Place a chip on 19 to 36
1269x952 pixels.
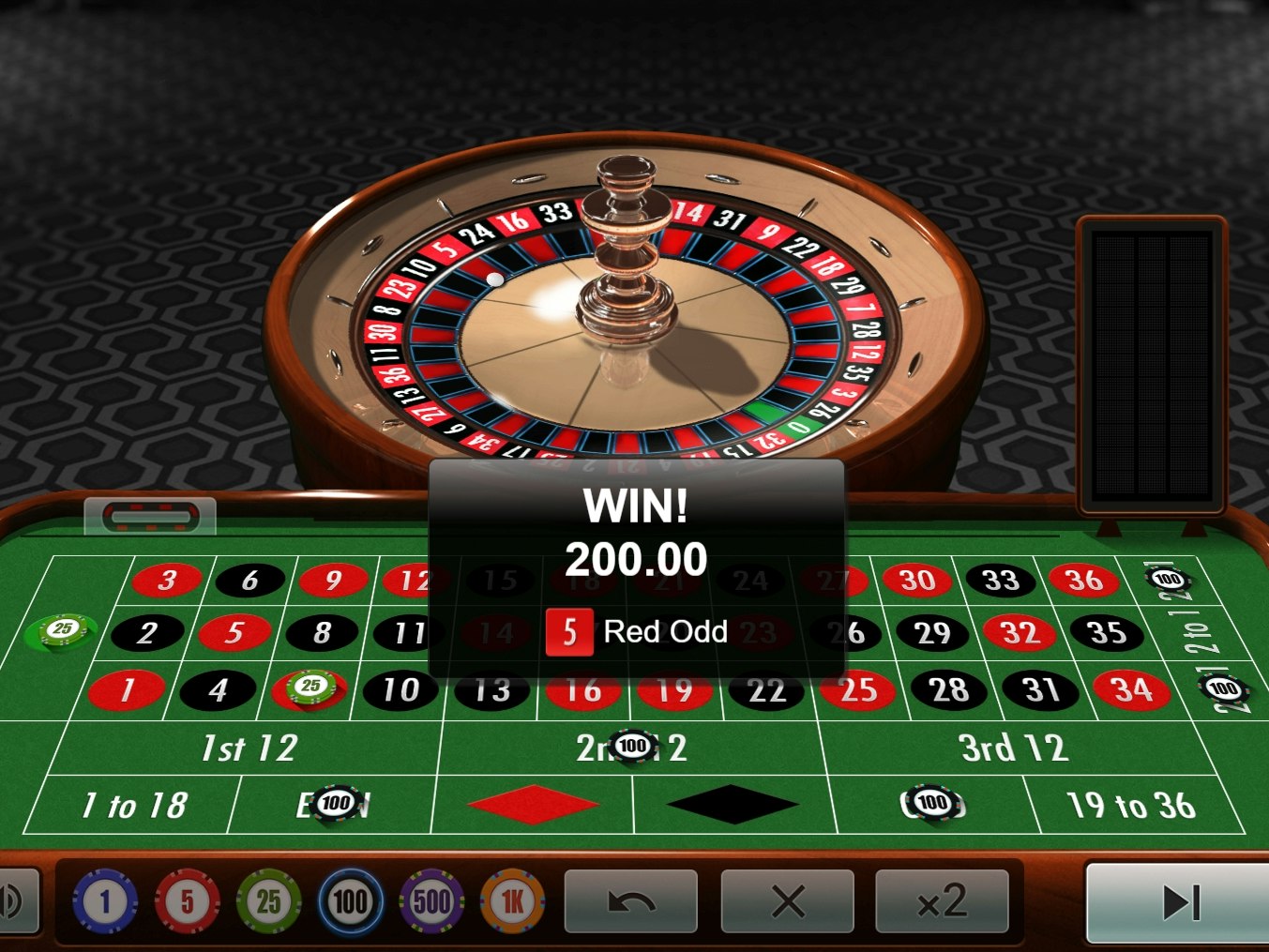pyautogui.click(x=1132, y=804)
